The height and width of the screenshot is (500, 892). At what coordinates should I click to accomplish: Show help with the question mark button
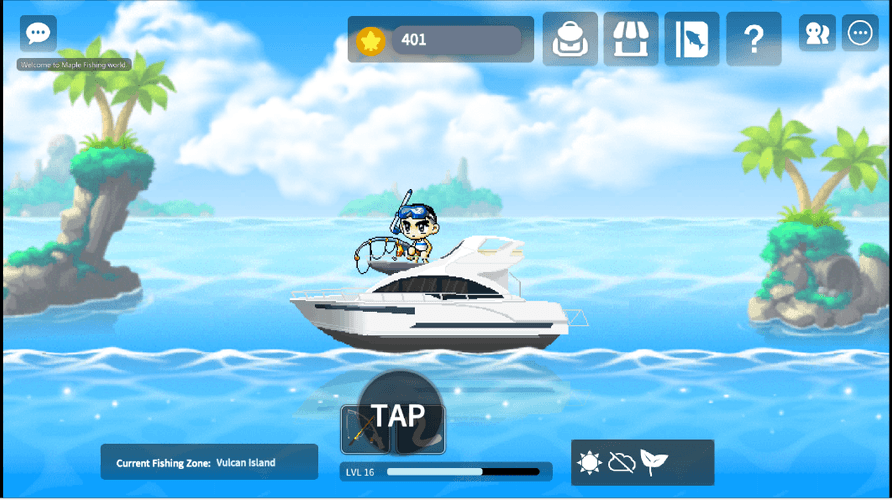tap(753, 39)
